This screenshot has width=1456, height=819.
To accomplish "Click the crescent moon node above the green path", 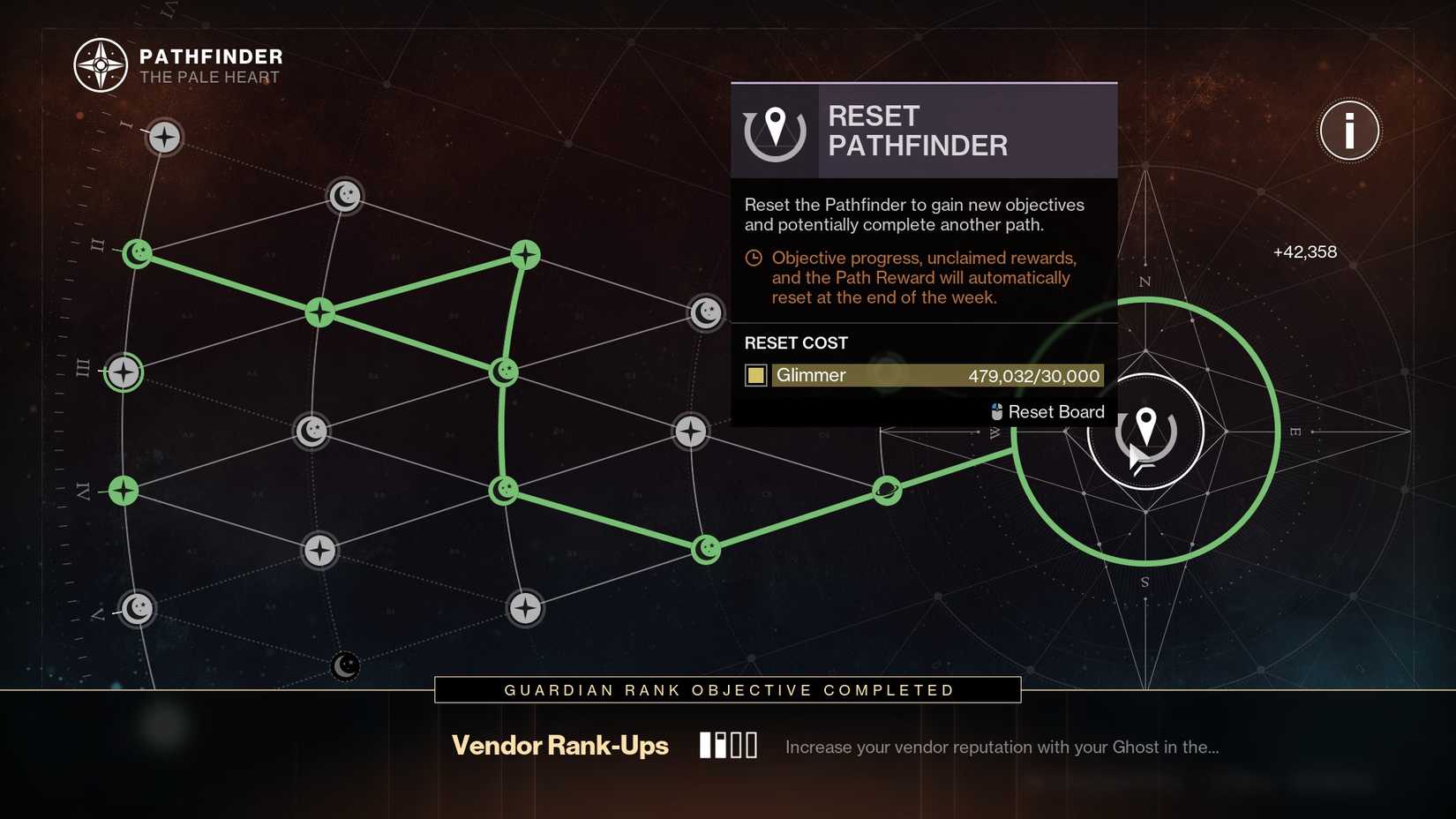I will click(x=344, y=195).
